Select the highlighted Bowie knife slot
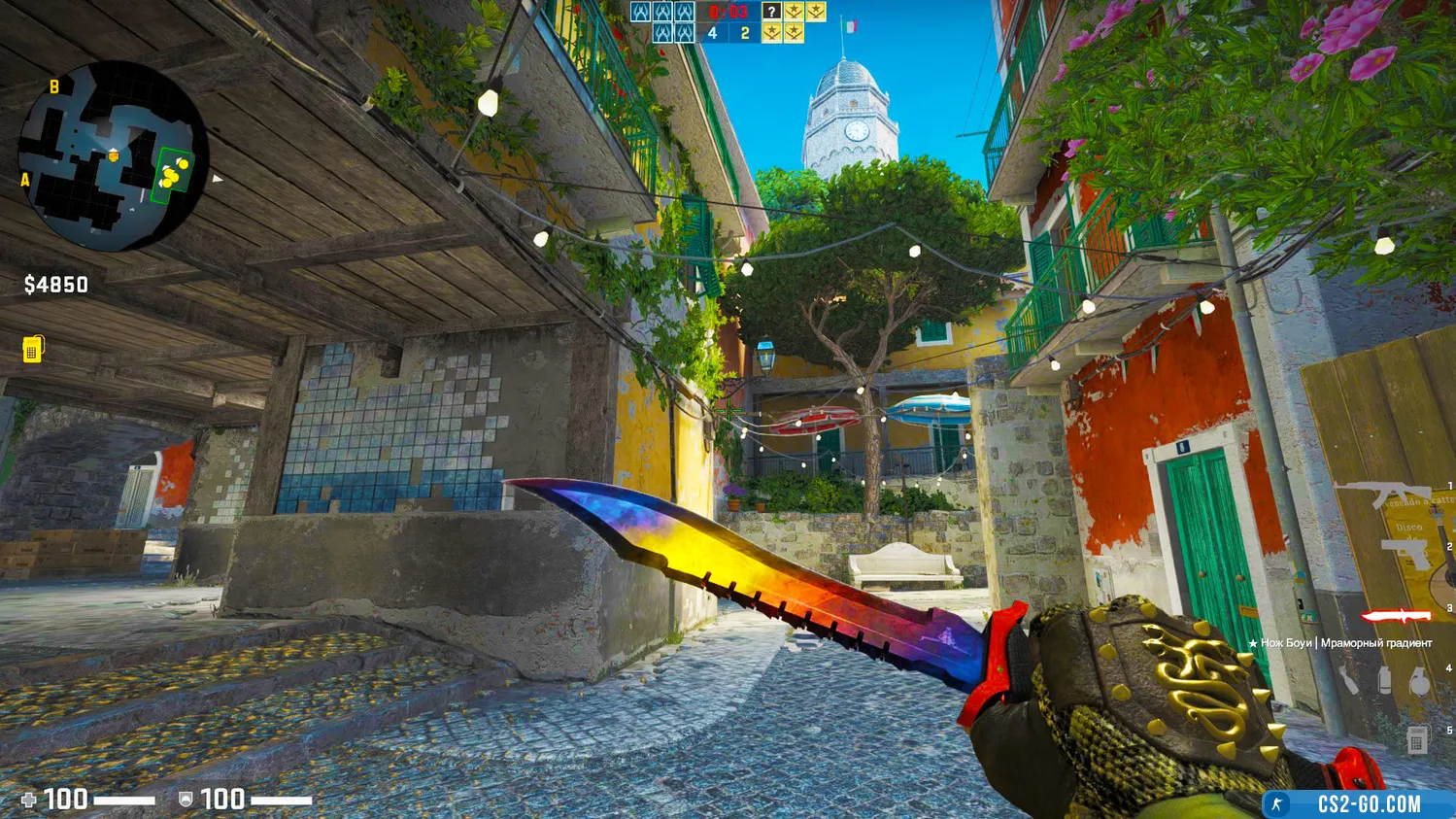1456x819 pixels. [1395, 616]
